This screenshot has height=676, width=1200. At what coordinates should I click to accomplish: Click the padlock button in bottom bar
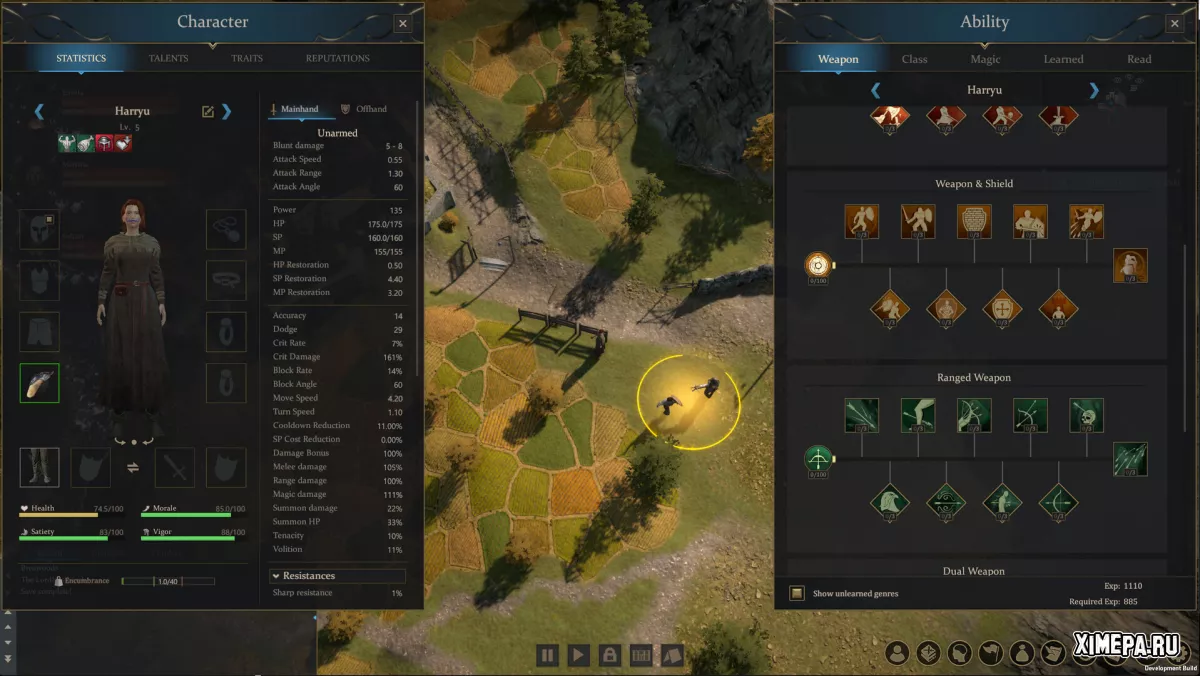coord(608,656)
